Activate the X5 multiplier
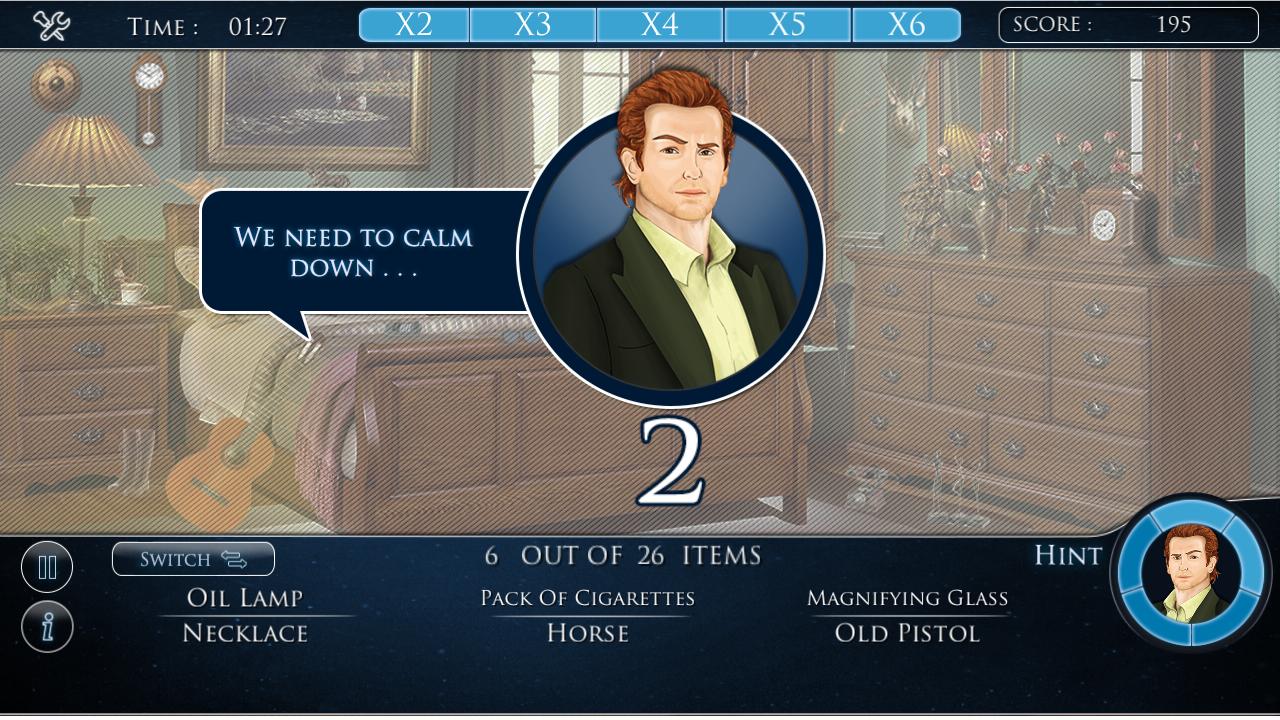1280x720 pixels. pos(785,24)
